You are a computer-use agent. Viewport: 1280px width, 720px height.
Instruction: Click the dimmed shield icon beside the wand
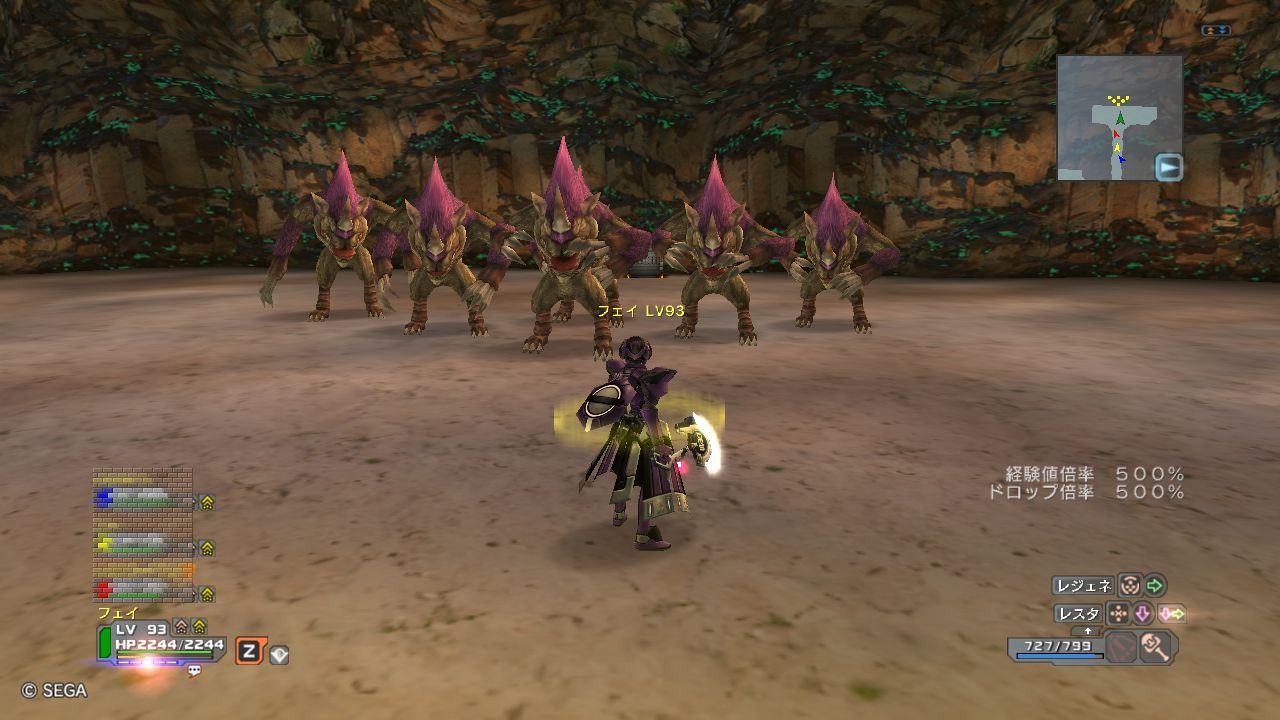[1121, 647]
